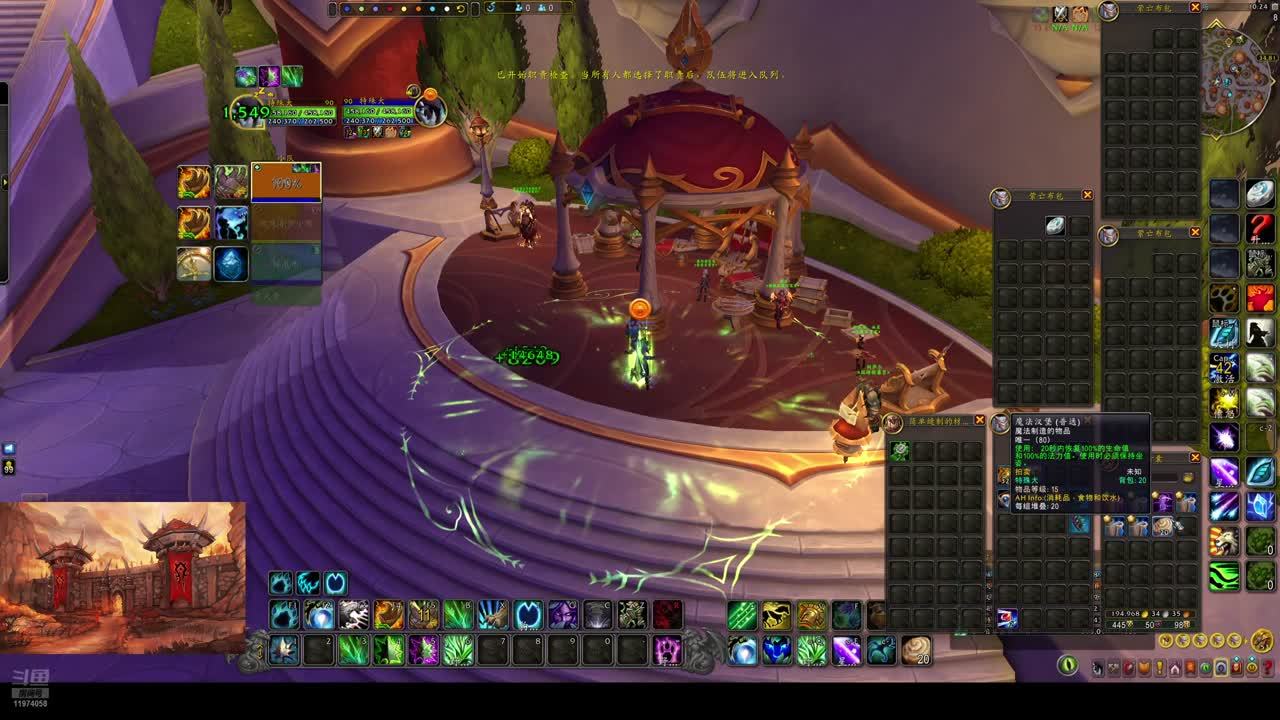Screen dimensions: 1280x720
Task: Select the blue crystal ability icon
Action: click(231, 264)
